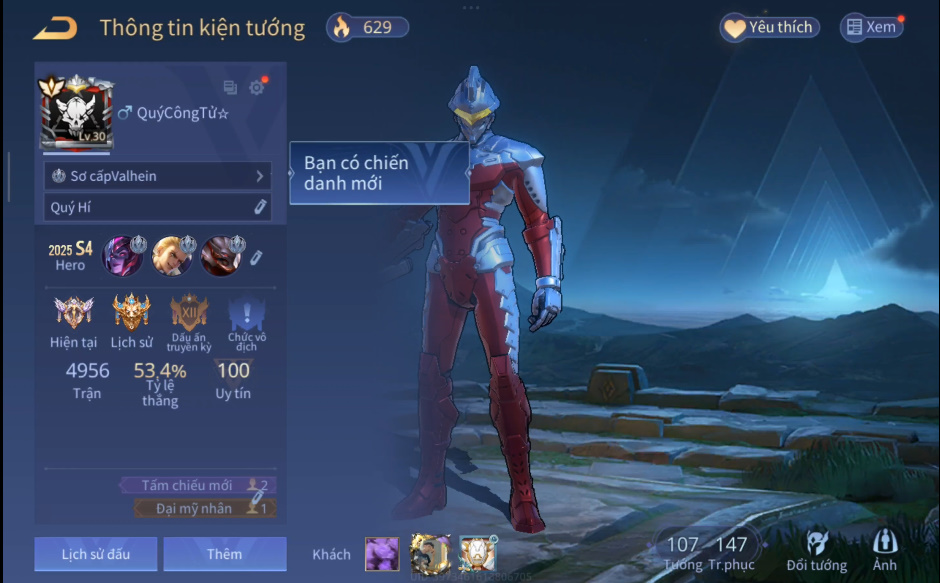This screenshot has height=583, width=940.
Task: Click the purple visitor avatar
Action: (381, 553)
